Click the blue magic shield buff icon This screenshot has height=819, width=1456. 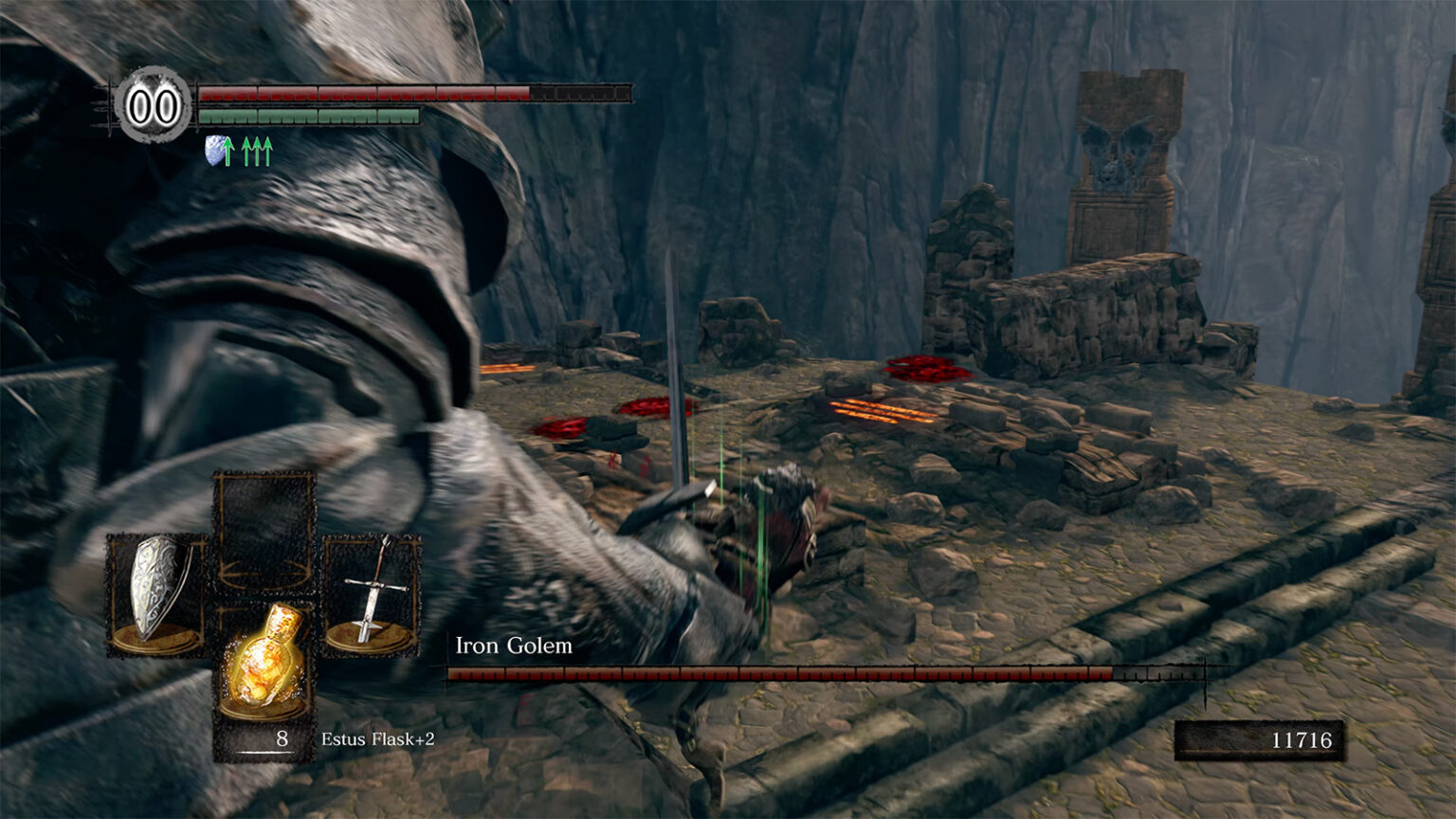tap(214, 150)
